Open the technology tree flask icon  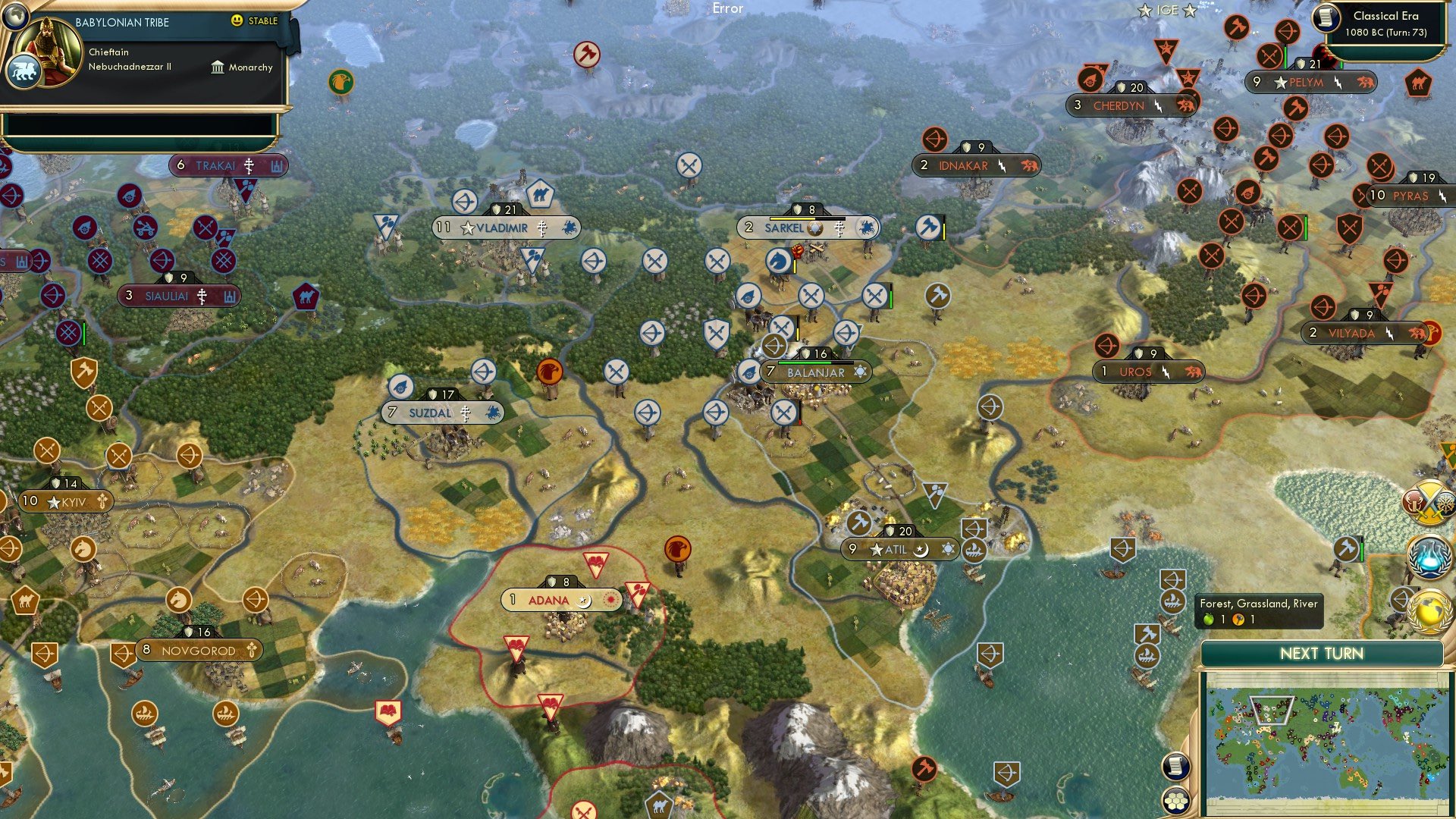click(1429, 555)
